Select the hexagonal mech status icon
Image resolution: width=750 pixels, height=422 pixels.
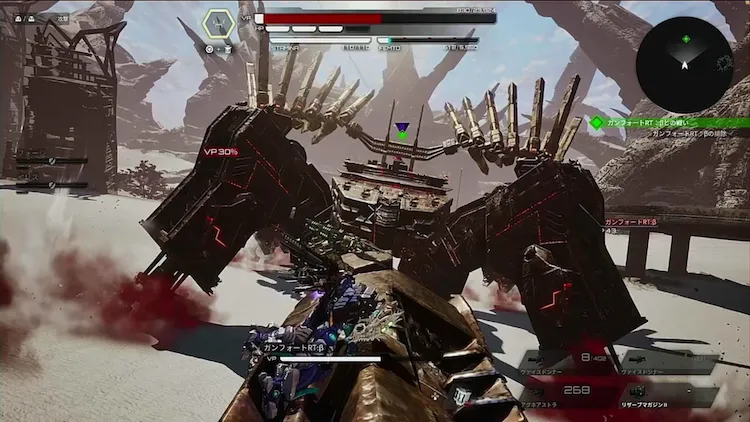[x=219, y=25]
